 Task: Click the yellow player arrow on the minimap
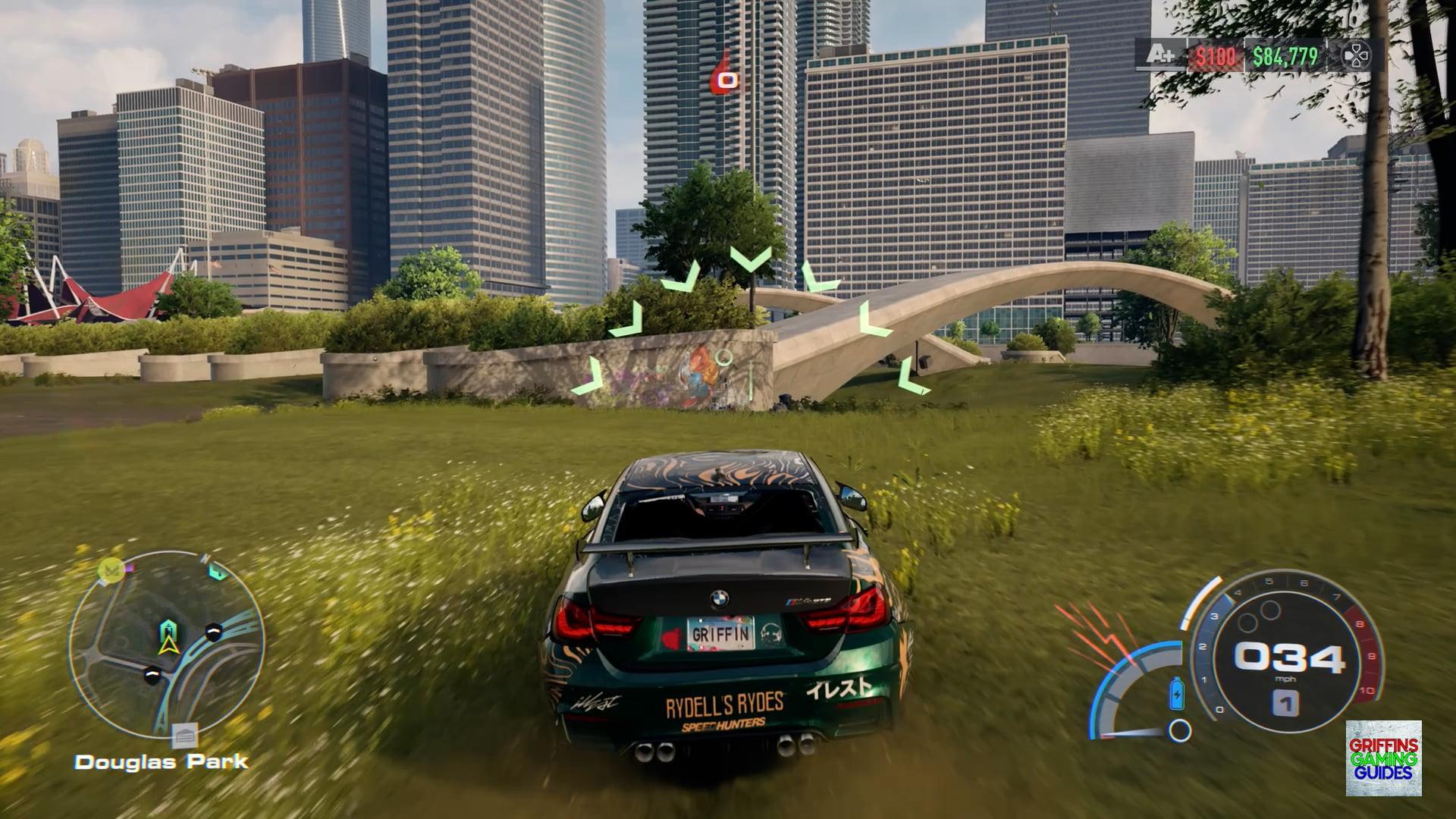[x=168, y=645]
